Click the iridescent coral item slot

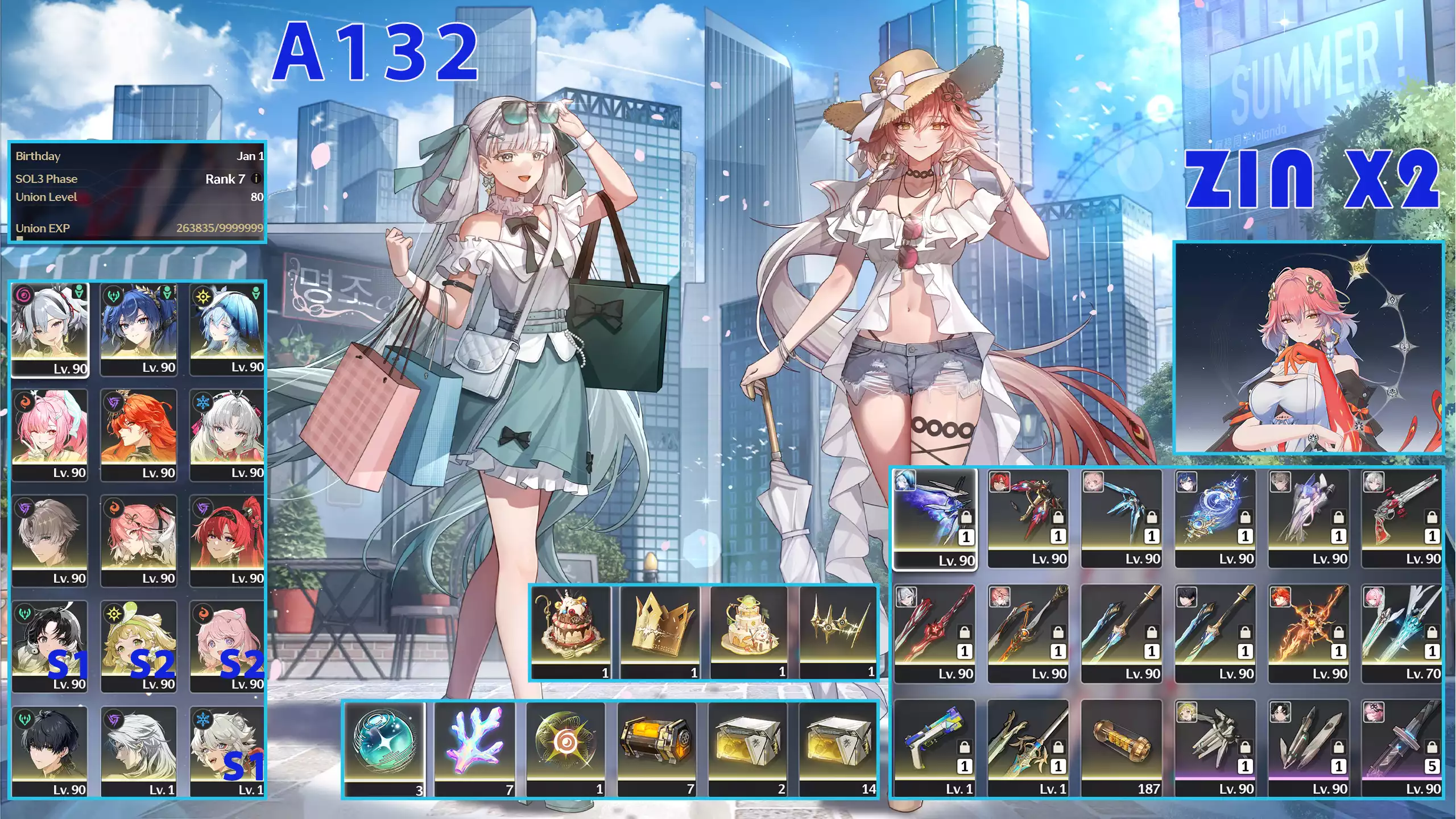474,749
